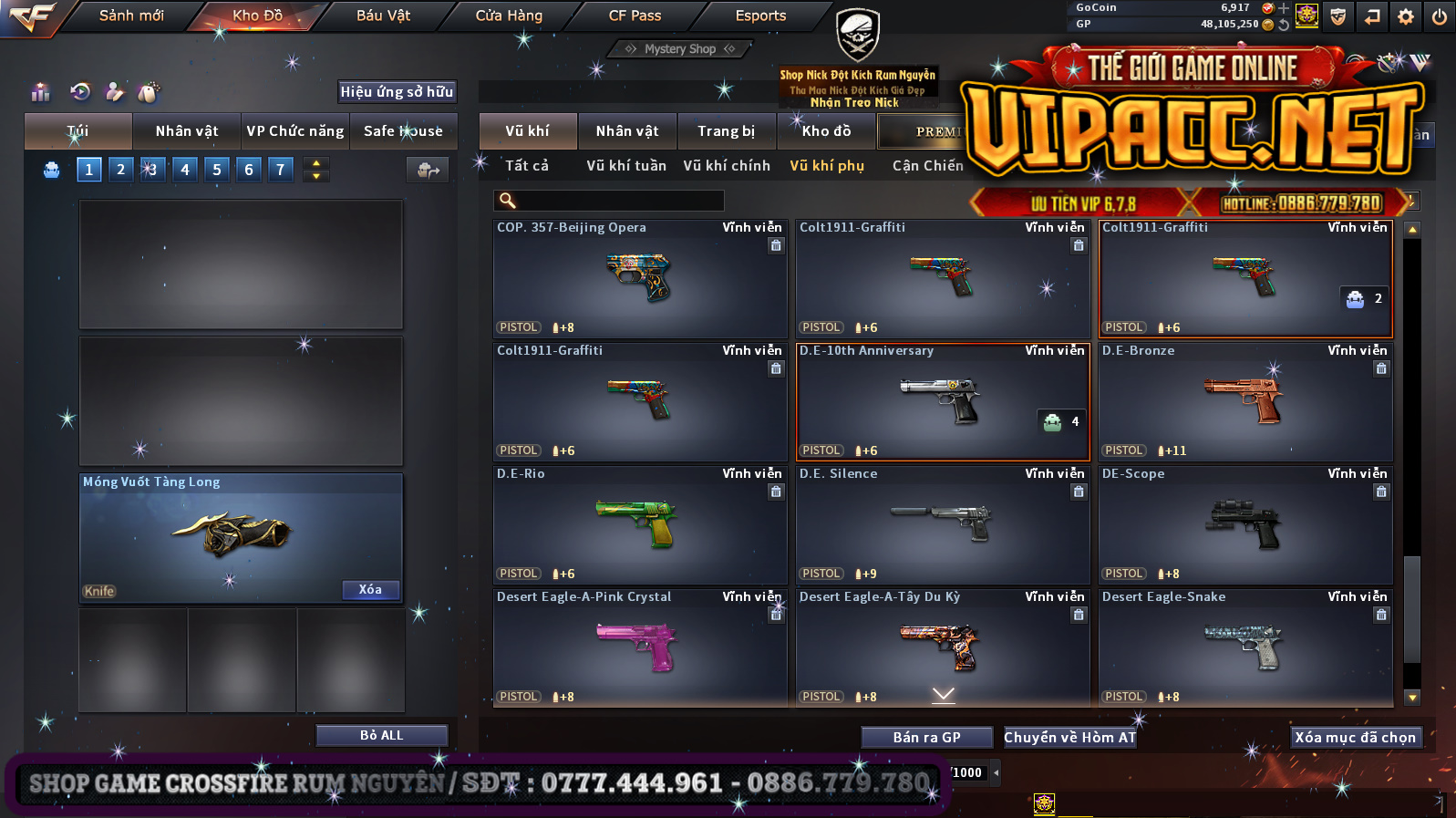This screenshot has height=818, width=1456.
Task: Select bag number 5
Action: click(x=217, y=170)
